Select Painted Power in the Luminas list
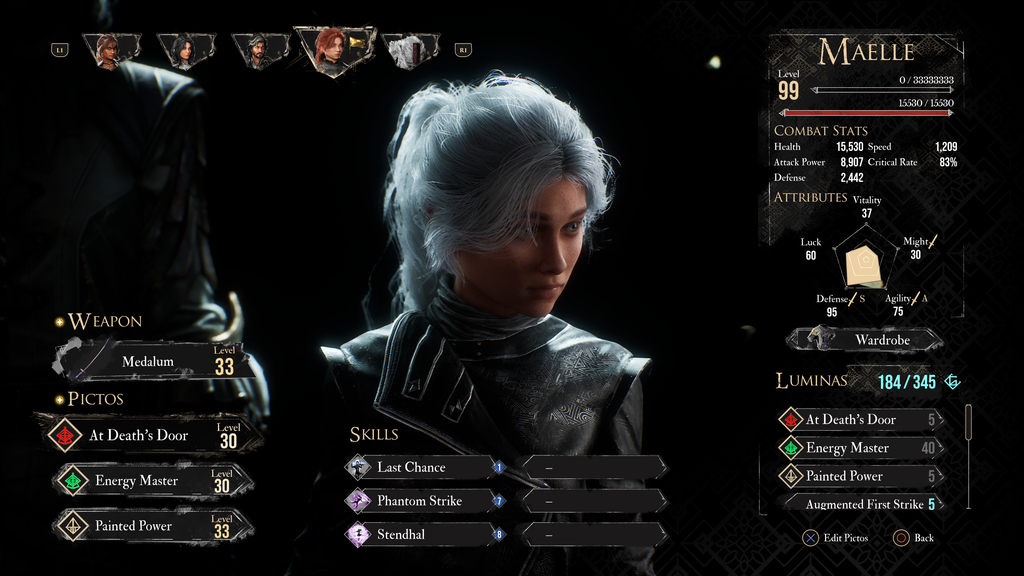Screen dimensions: 1024x576 (x=860, y=476)
